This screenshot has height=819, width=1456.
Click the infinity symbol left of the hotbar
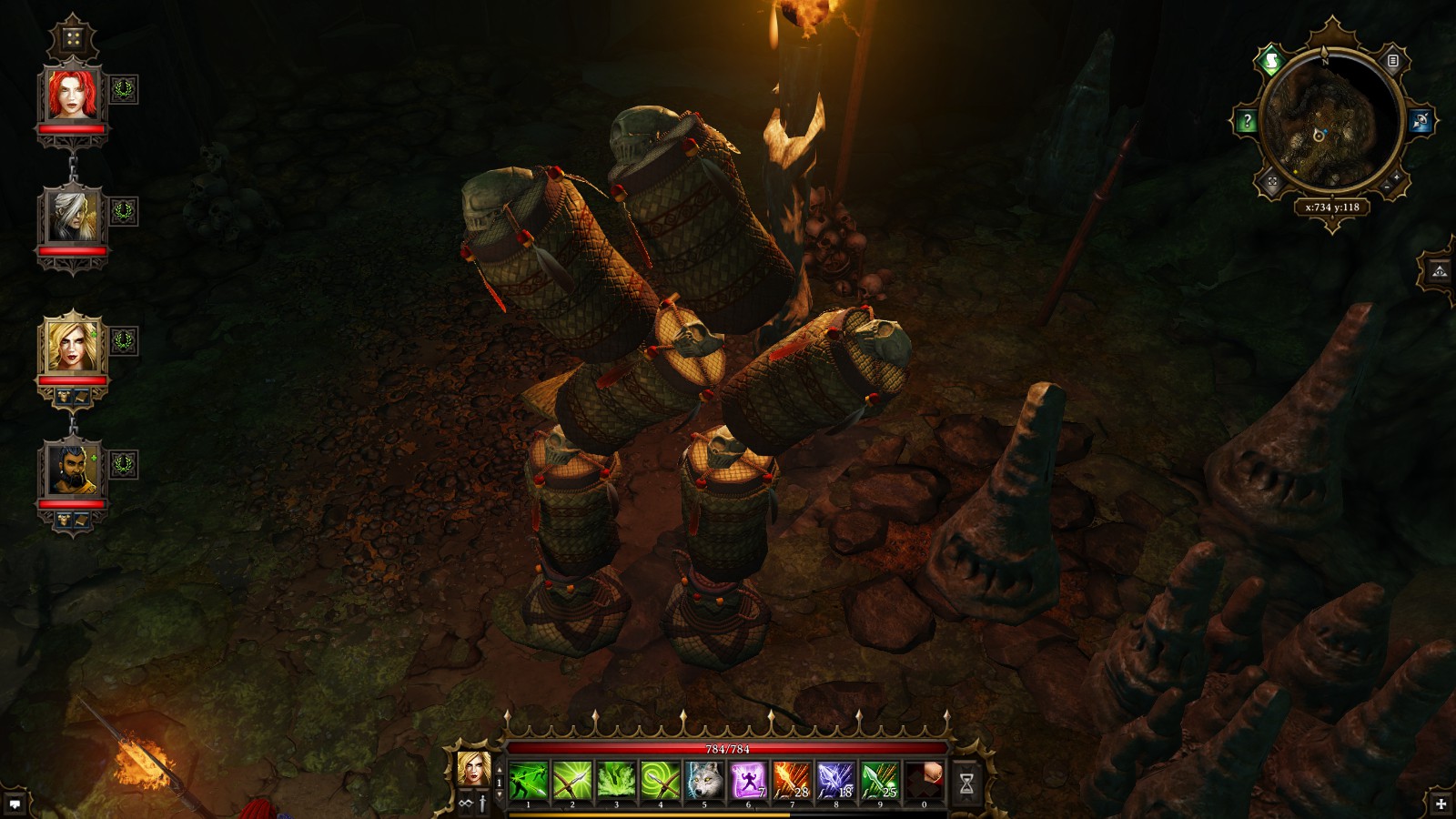click(x=464, y=803)
